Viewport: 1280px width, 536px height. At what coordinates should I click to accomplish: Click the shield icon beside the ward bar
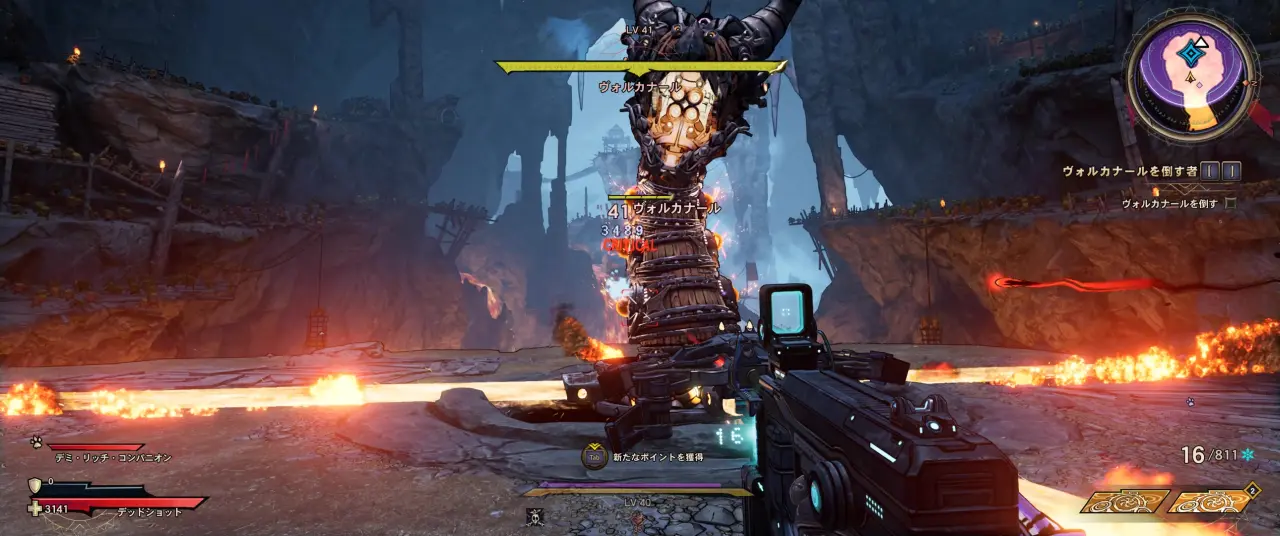(x=35, y=485)
